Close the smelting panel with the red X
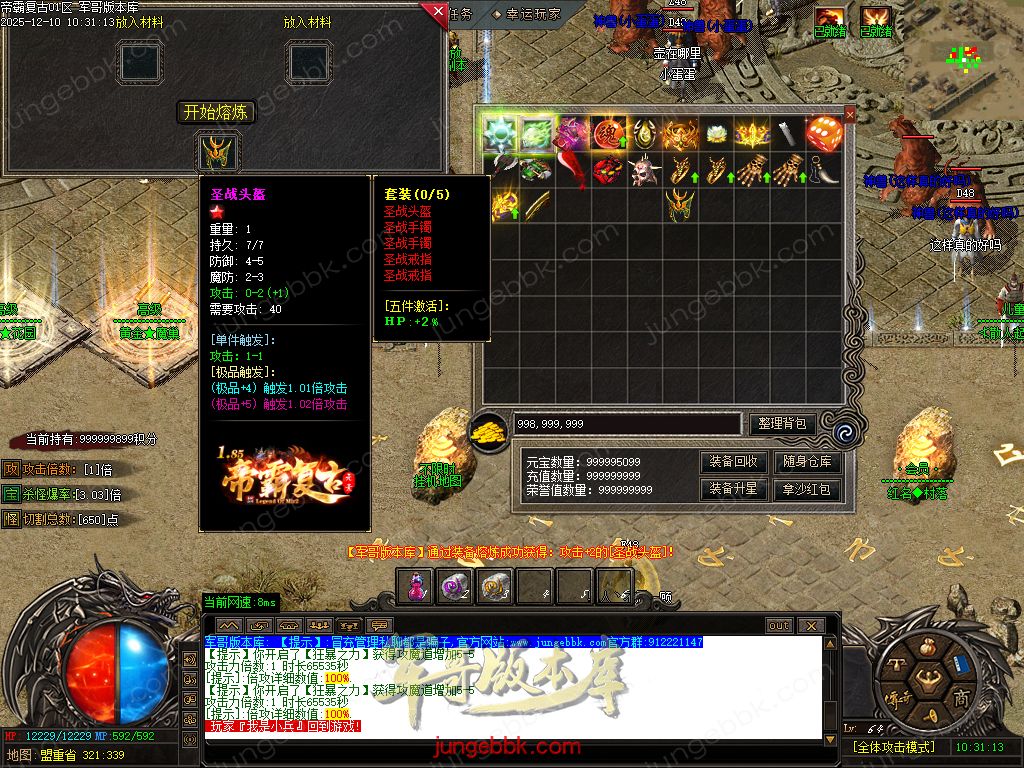Image resolution: width=1024 pixels, height=768 pixels. [437, 13]
